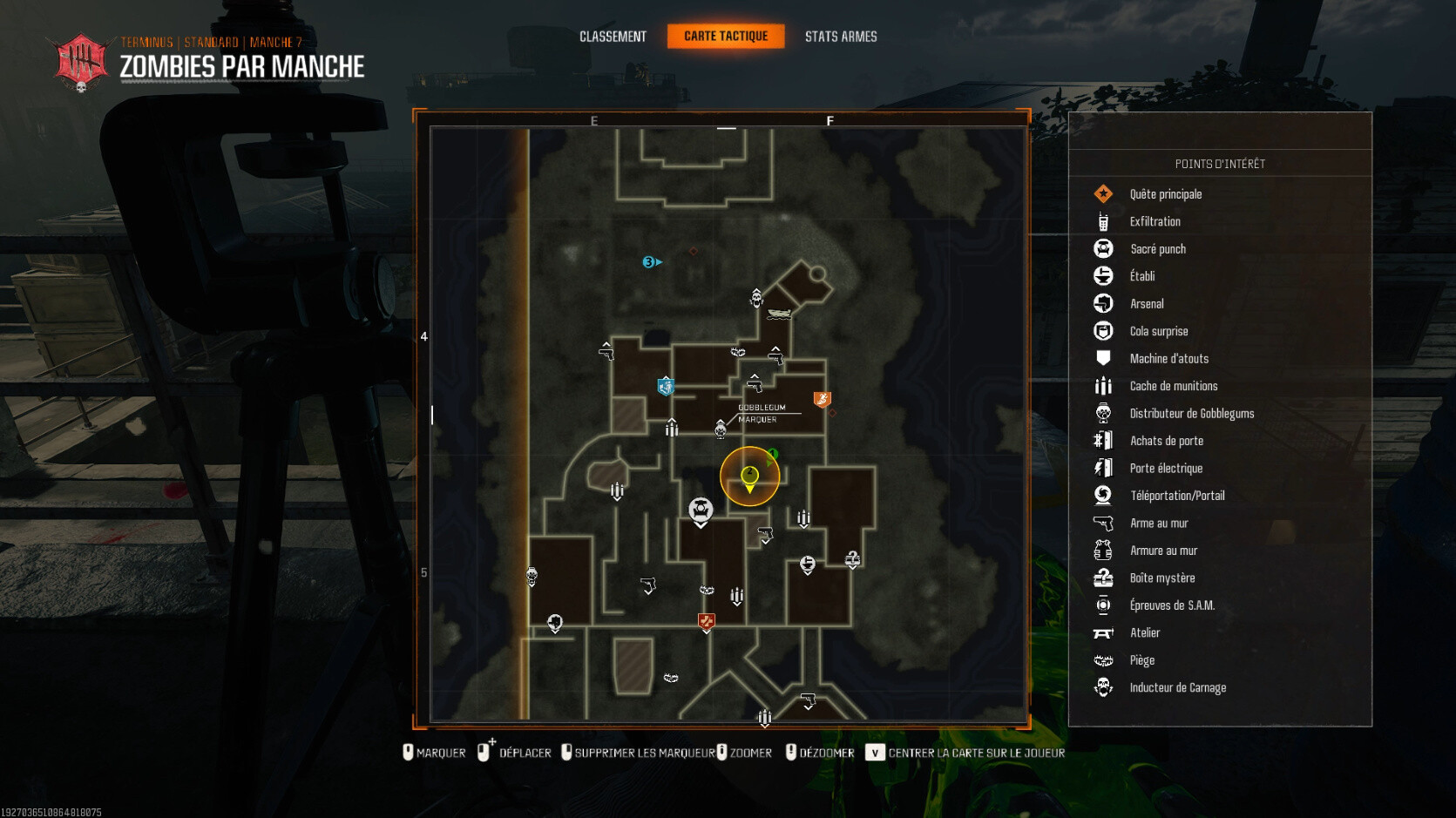Click the blue shield perk machine icon on the map
This screenshot has width=1456, height=818.
click(x=667, y=384)
